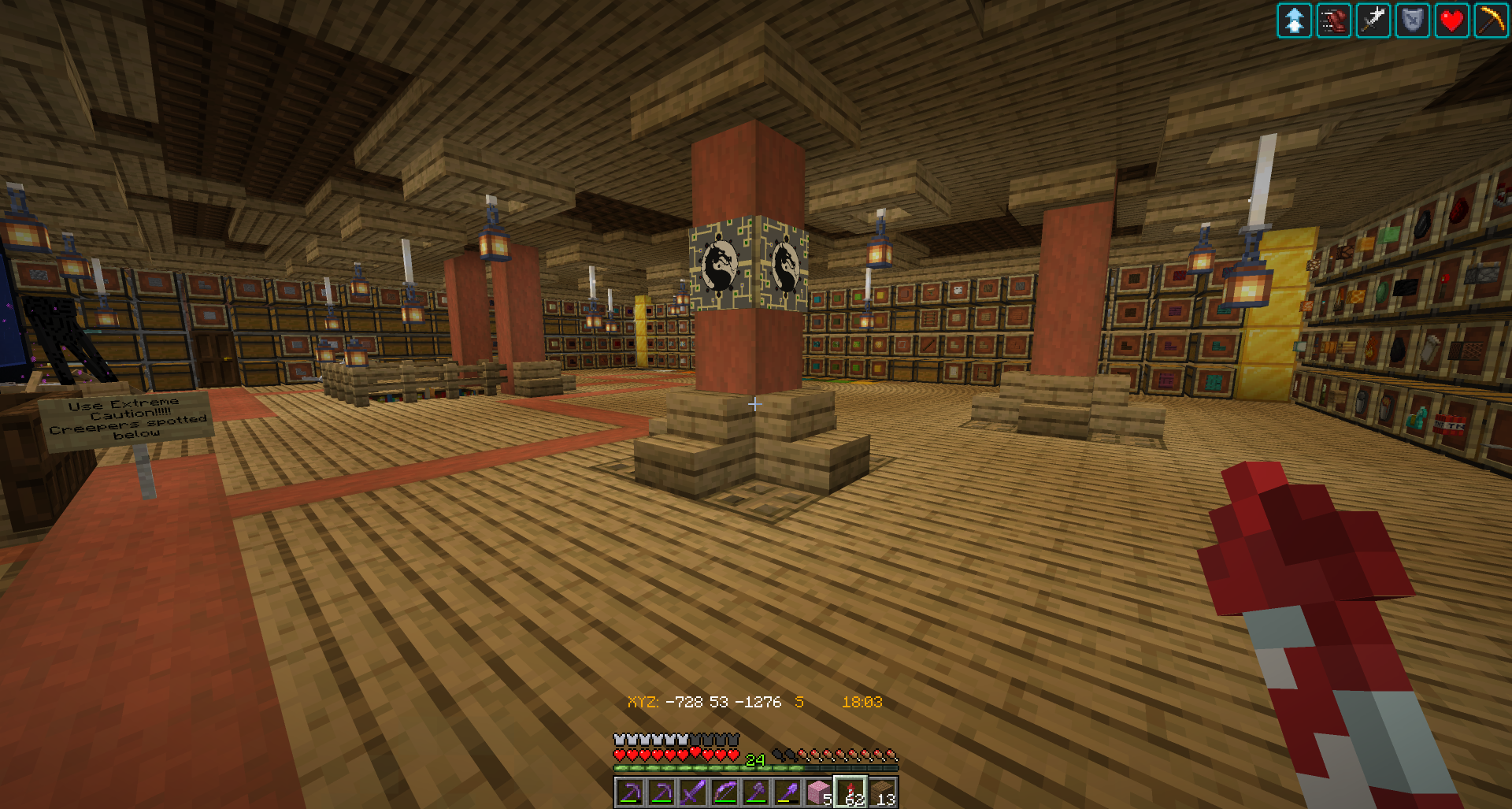Click the Jump Boost status effect icon

click(1295, 20)
